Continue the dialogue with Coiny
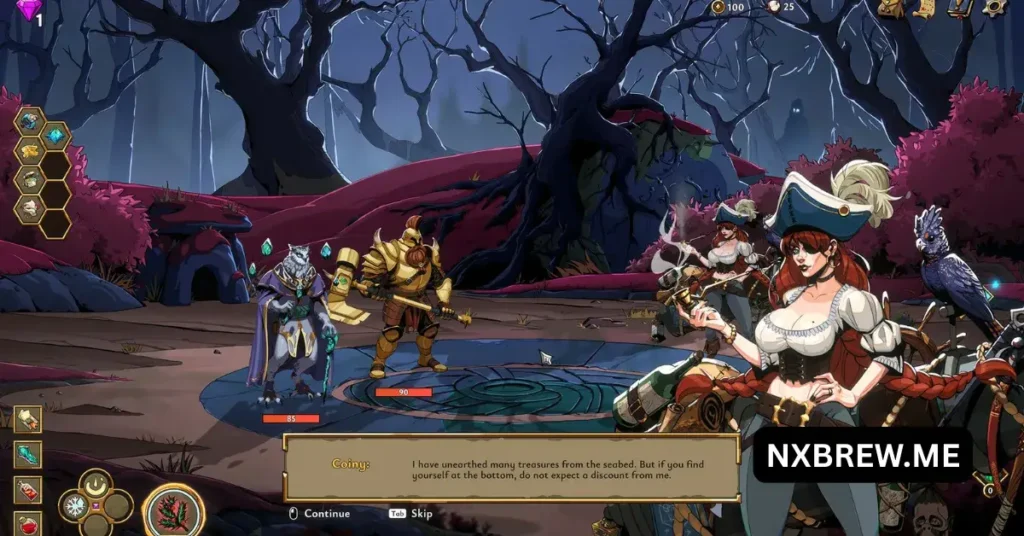Viewport: 1024px width, 536px height. click(x=320, y=513)
